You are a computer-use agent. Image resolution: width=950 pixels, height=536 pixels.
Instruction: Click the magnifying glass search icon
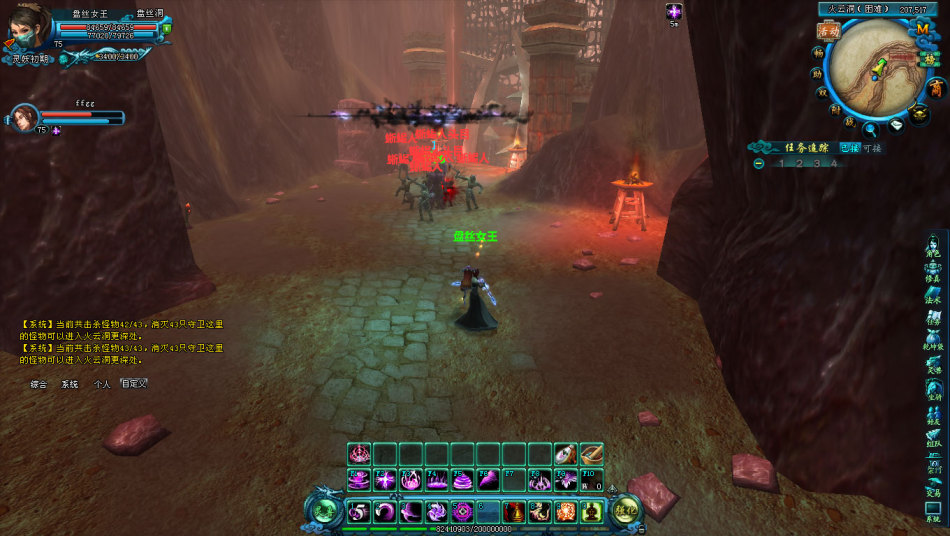(x=871, y=128)
